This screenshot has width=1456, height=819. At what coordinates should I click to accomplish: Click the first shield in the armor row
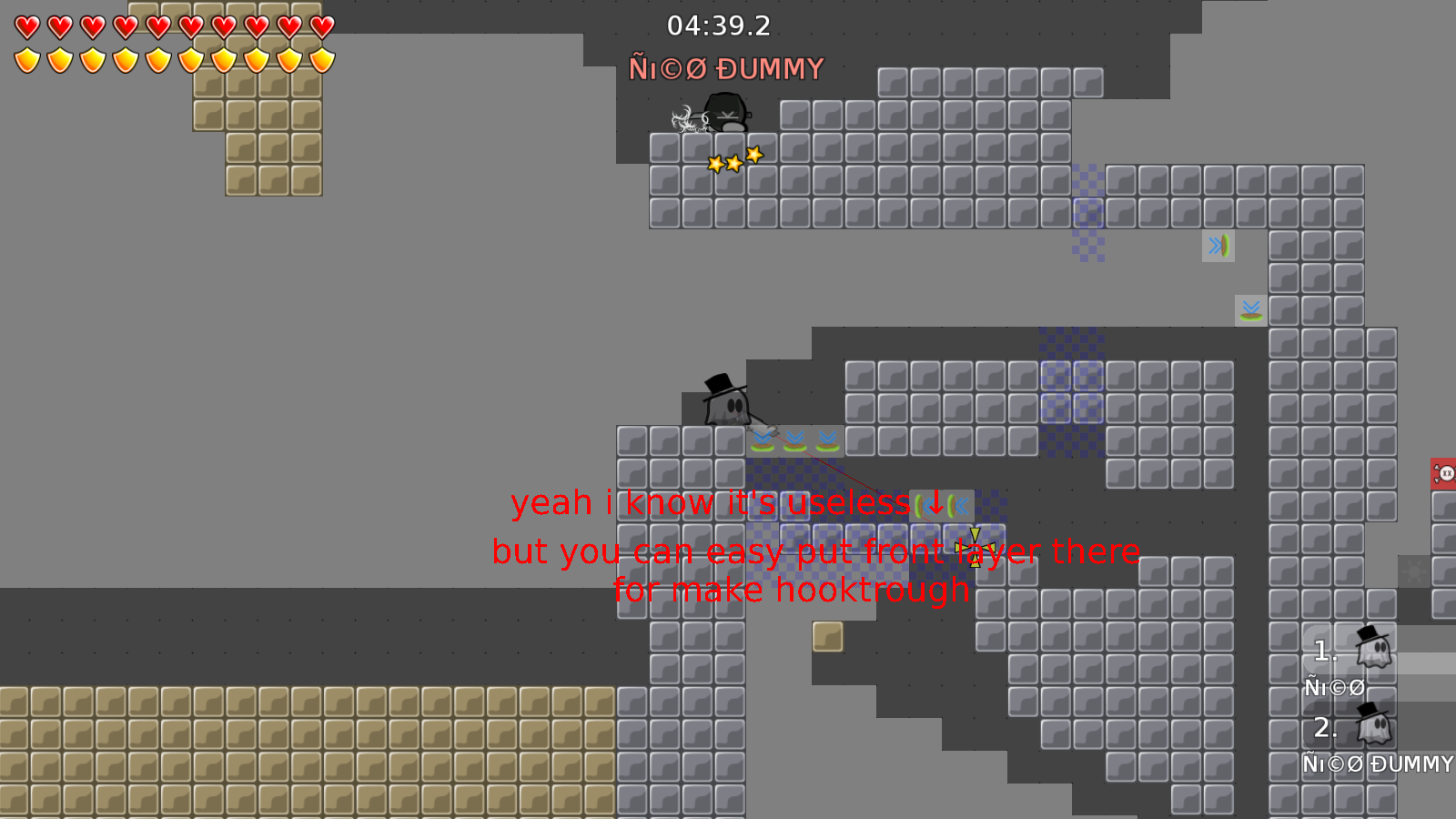pyautogui.click(x=25, y=59)
